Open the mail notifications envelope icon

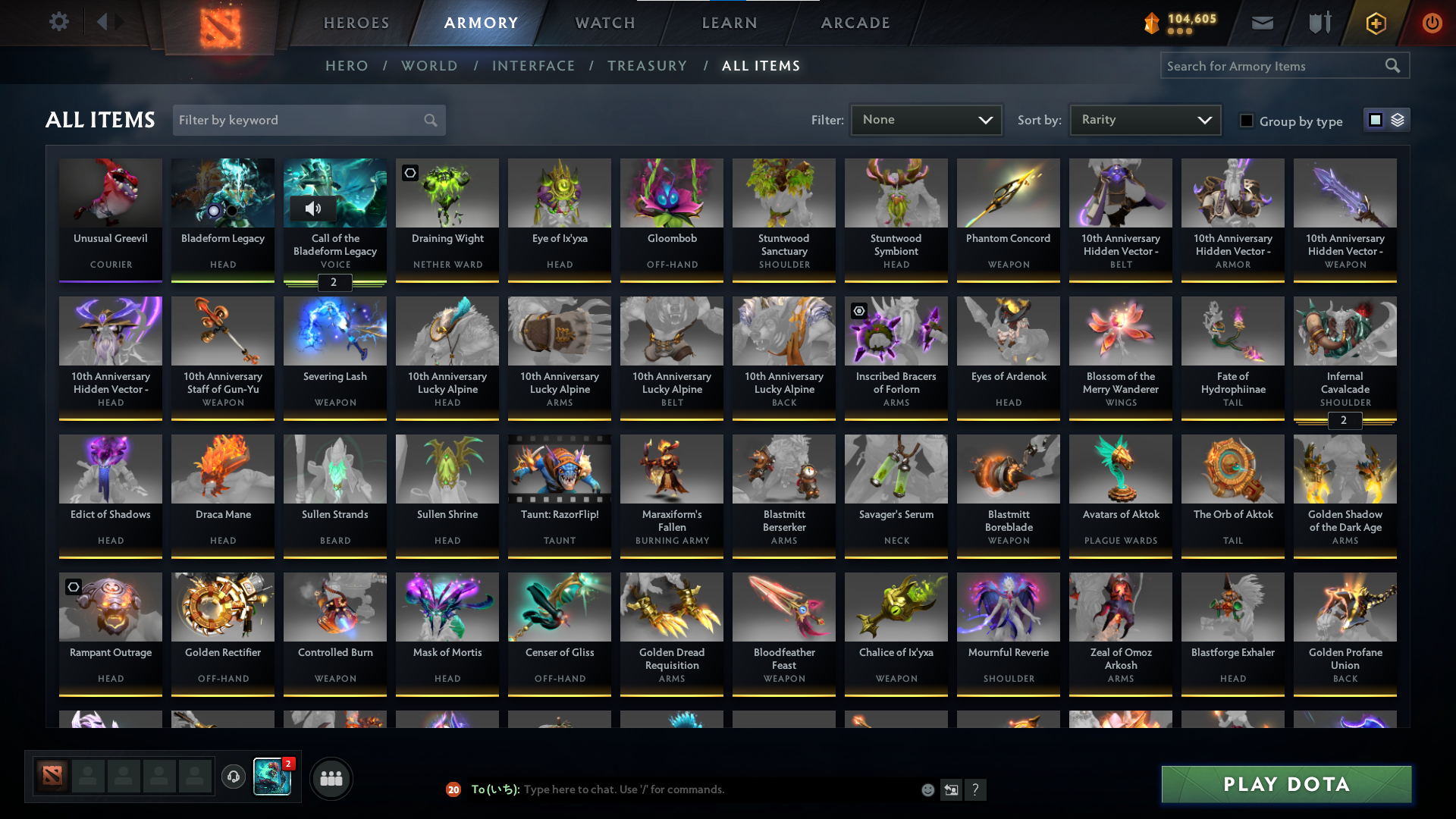click(1262, 23)
